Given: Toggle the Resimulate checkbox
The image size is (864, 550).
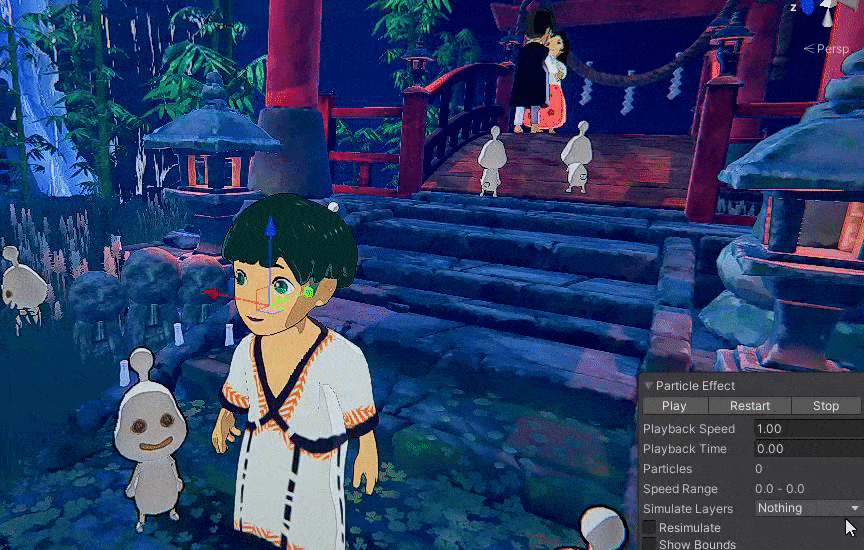Looking at the screenshot, I should pos(650,527).
